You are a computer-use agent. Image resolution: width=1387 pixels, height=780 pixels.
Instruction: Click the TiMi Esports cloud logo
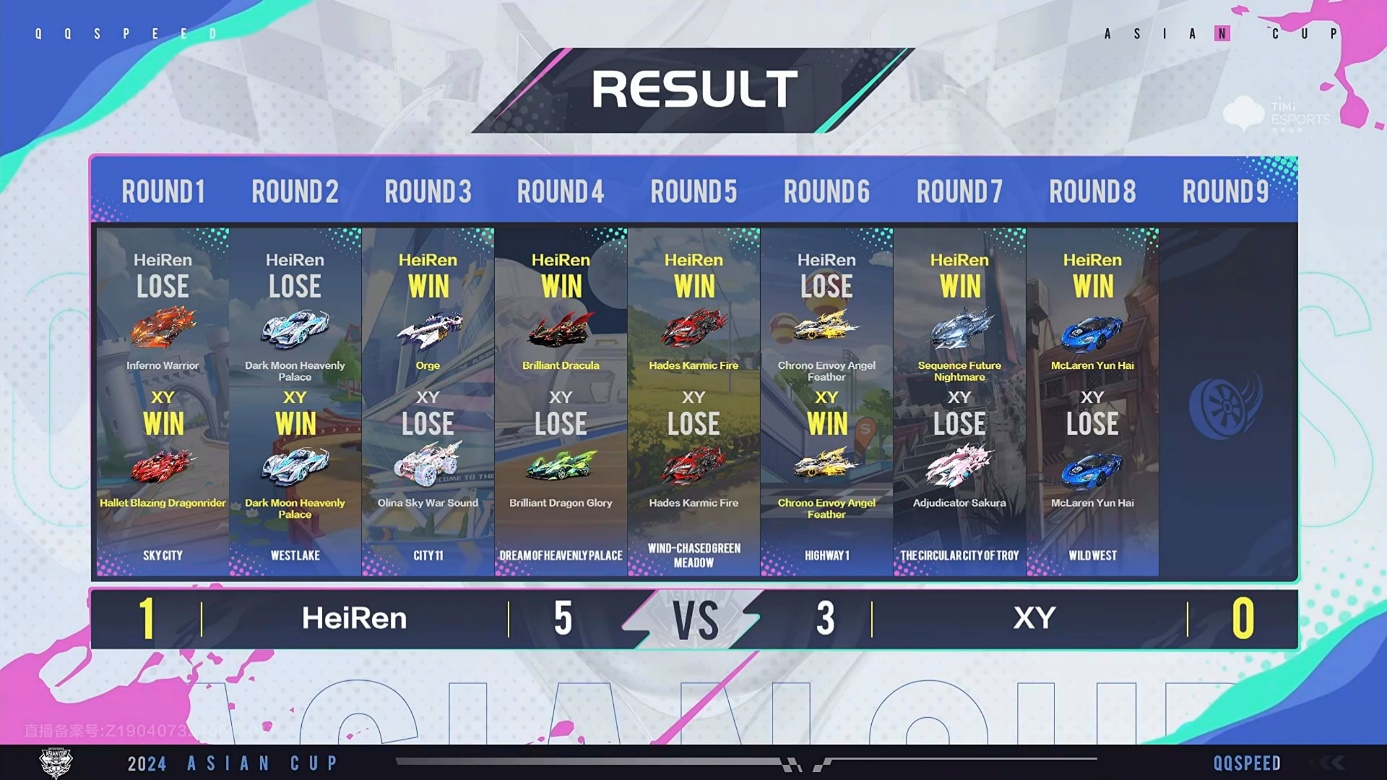tap(1243, 113)
